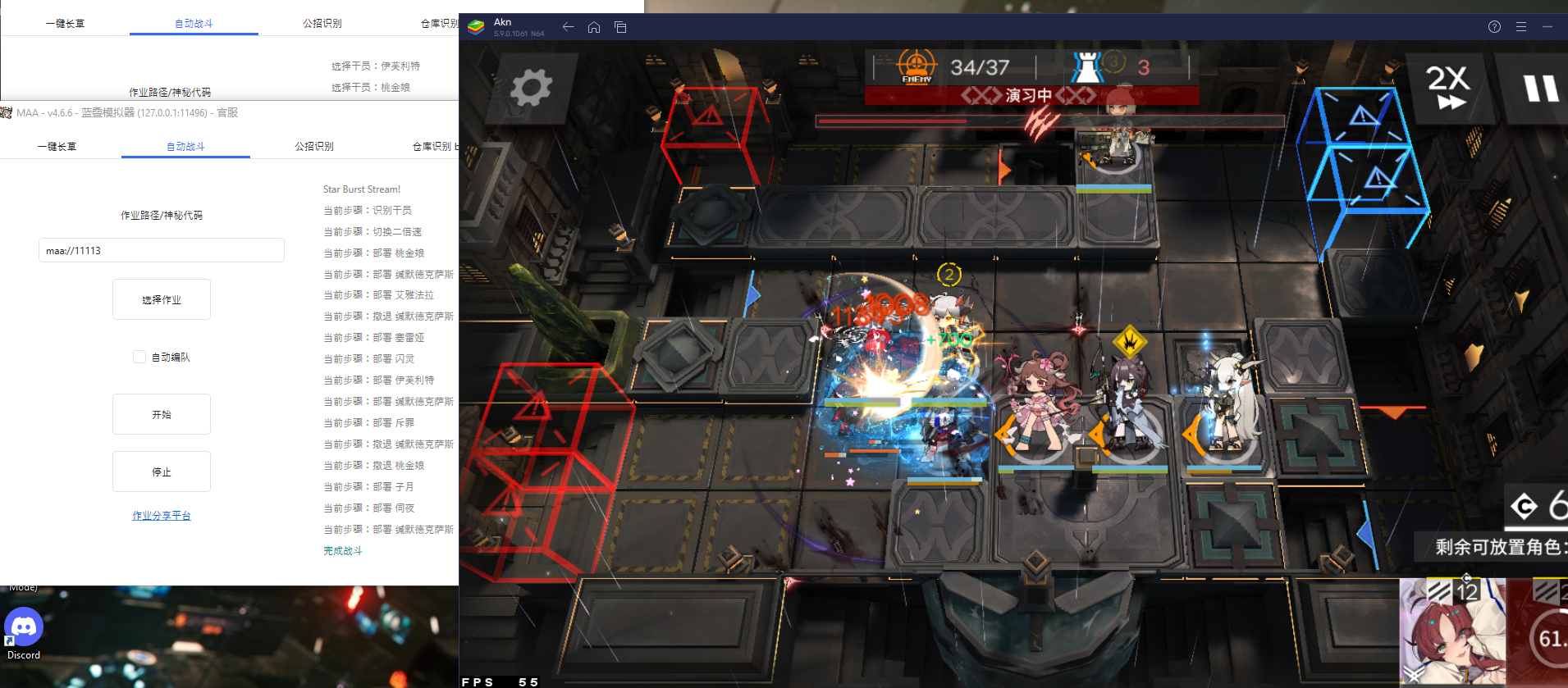Enable the 自动编队 checkbox
This screenshot has height=688, width=1568.
(x=139, y=356)
